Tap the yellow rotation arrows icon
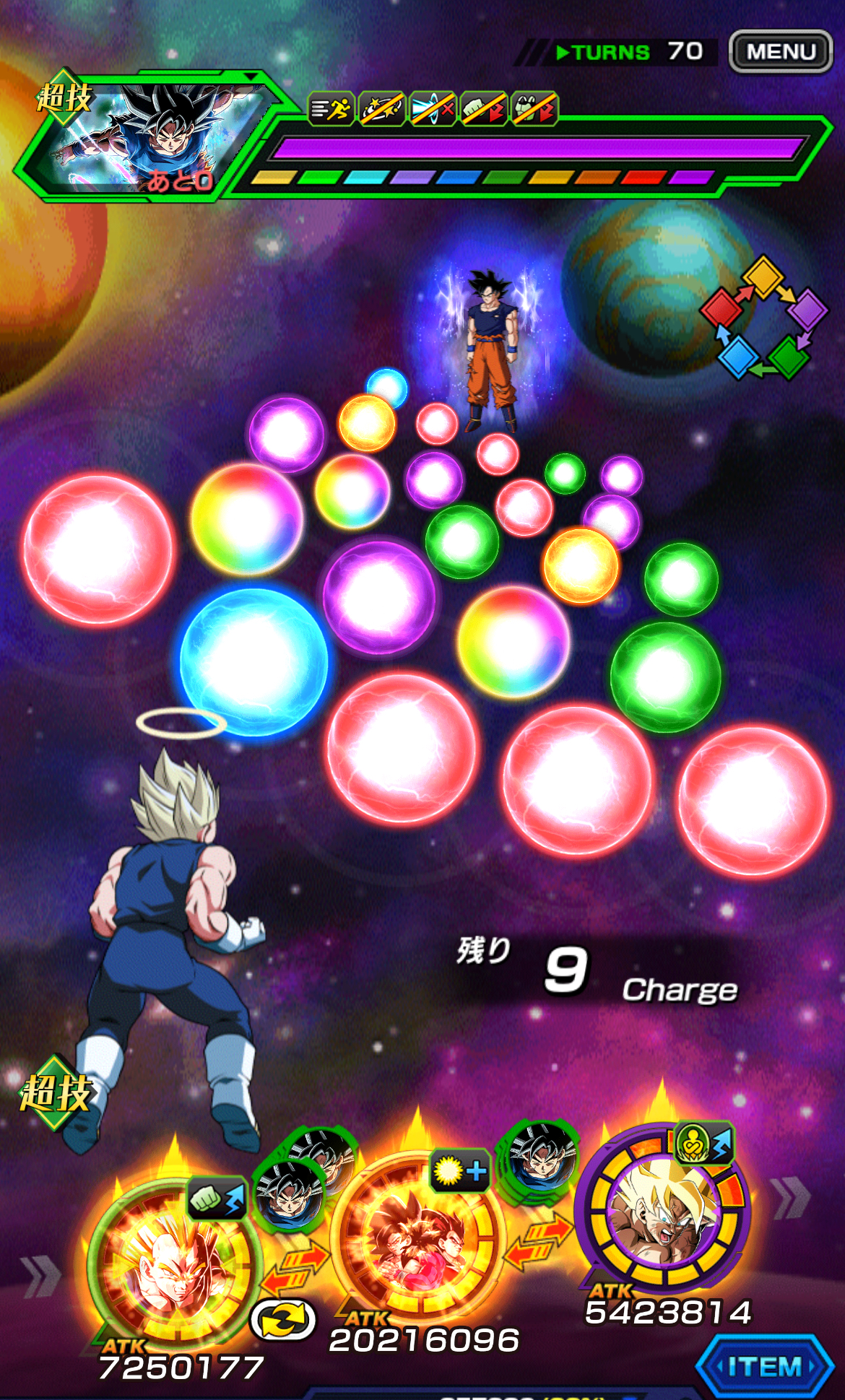Image resolution: width=845 pixels, height=1400 pixels. [x=283, y=1321]
